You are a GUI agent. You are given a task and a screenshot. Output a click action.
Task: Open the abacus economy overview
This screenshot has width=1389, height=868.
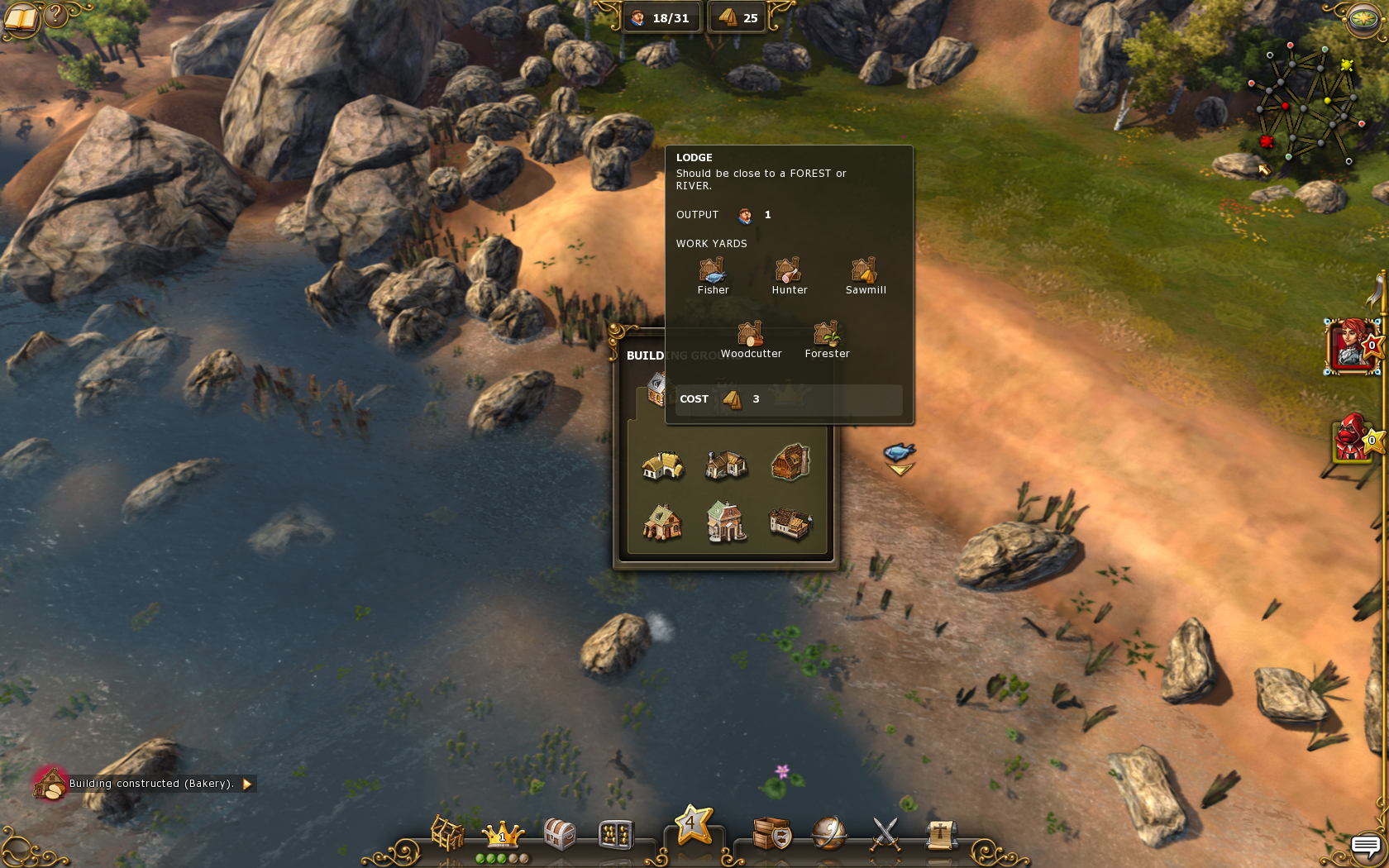click(616, 835)
